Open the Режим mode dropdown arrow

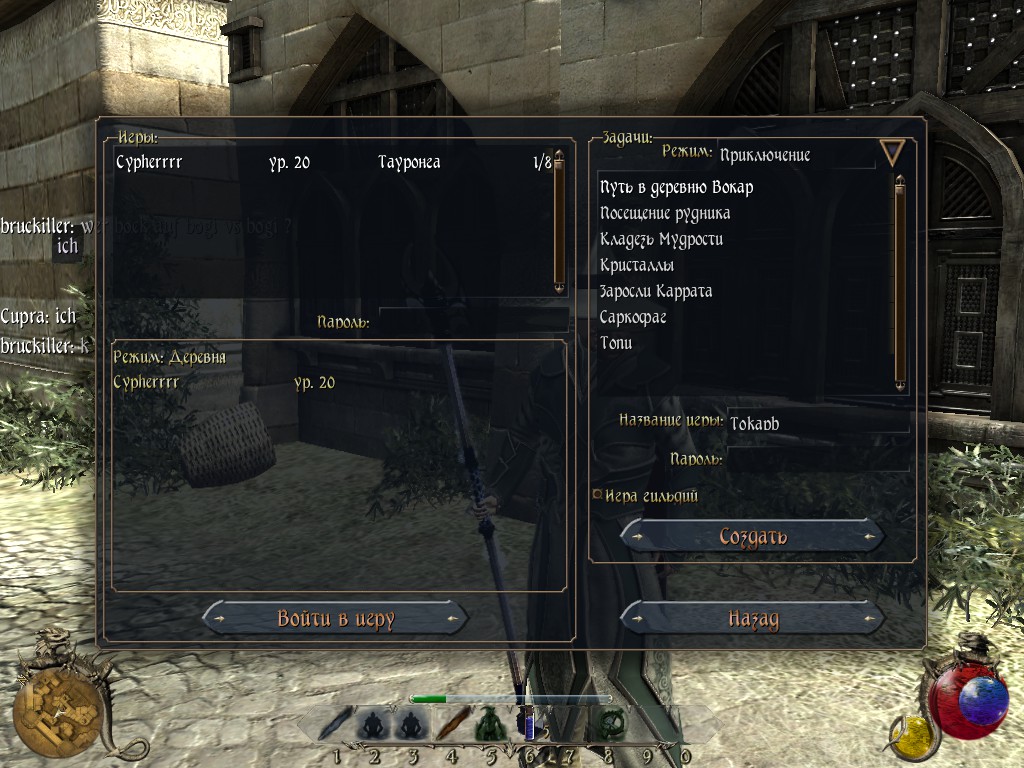pyautogui.click(x=891, y=153)
